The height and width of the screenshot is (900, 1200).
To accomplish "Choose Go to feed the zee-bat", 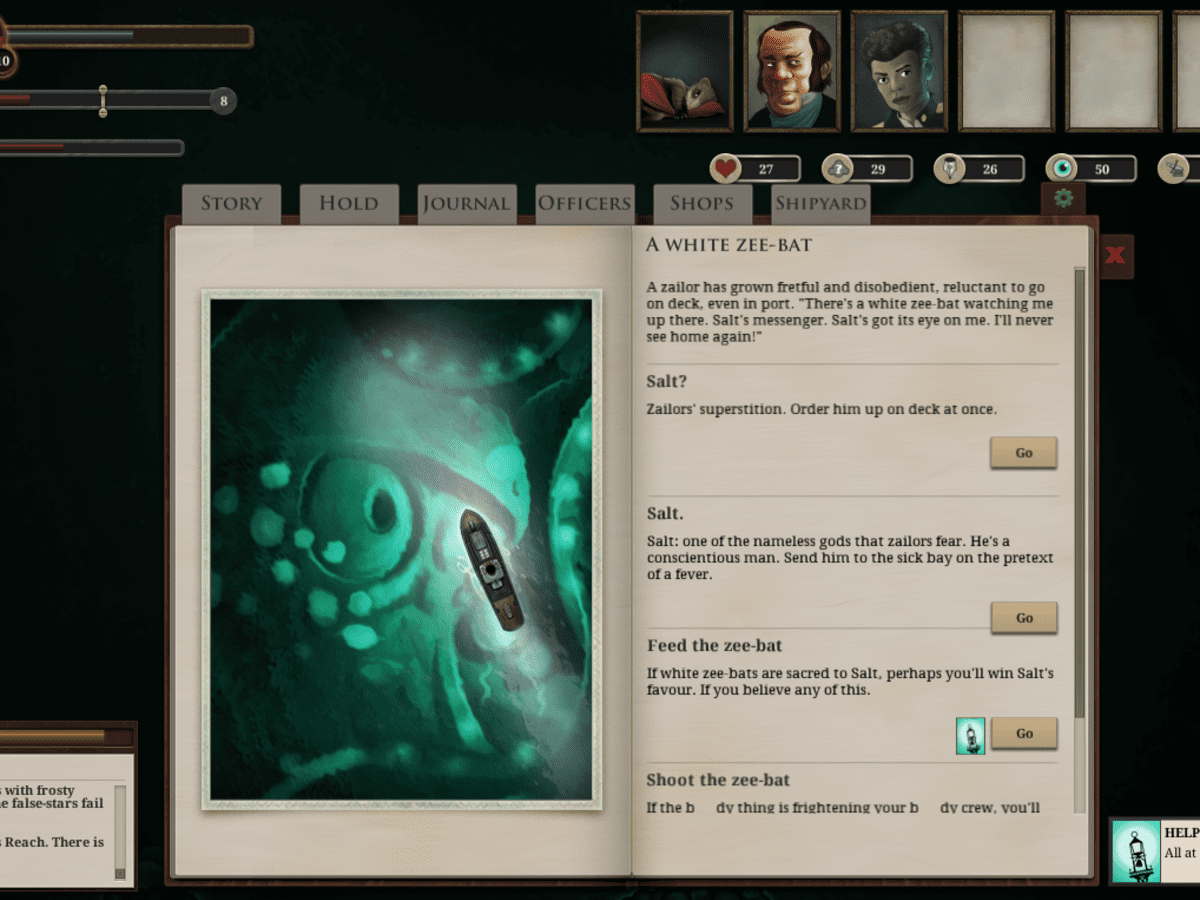I will click(x=1023, y=733).
